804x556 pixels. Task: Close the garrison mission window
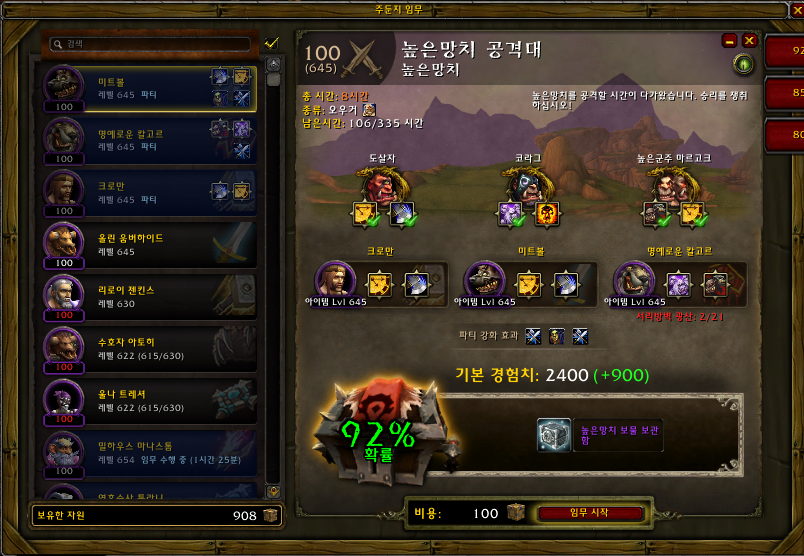click(x=794, y=10)
